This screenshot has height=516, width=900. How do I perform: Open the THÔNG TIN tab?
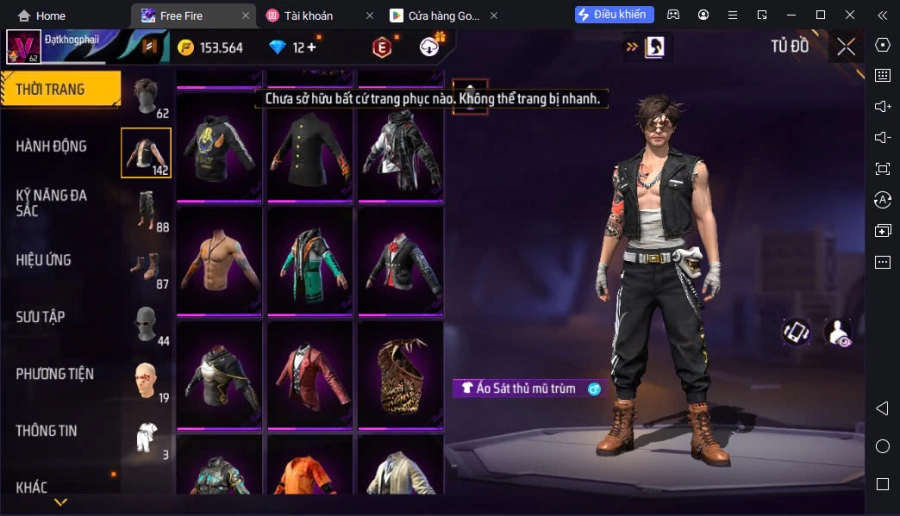47,431
